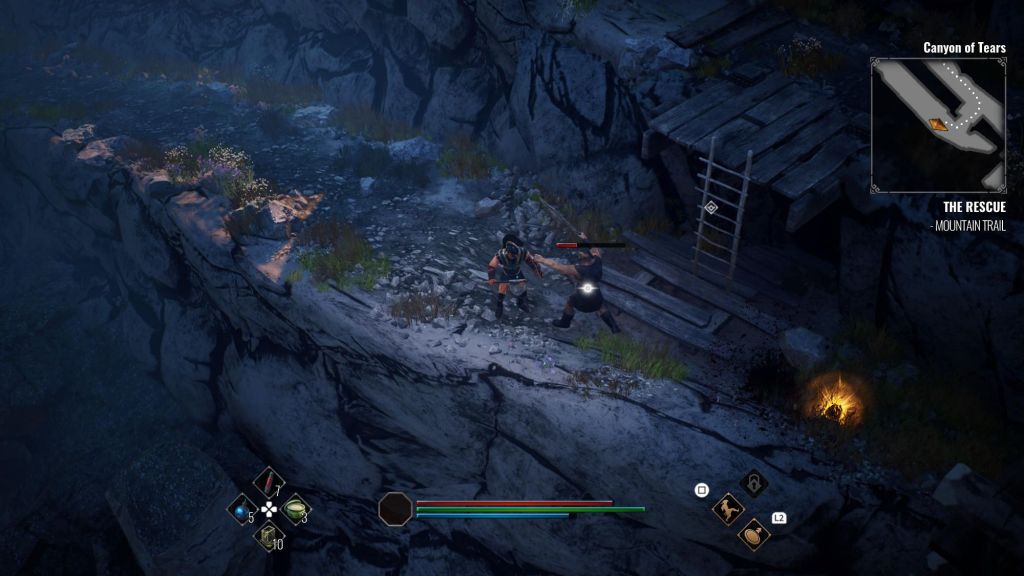Use the blue bomb item slot
The height and width of the screenshot is (576, 1024).
[x=242, y=509]
